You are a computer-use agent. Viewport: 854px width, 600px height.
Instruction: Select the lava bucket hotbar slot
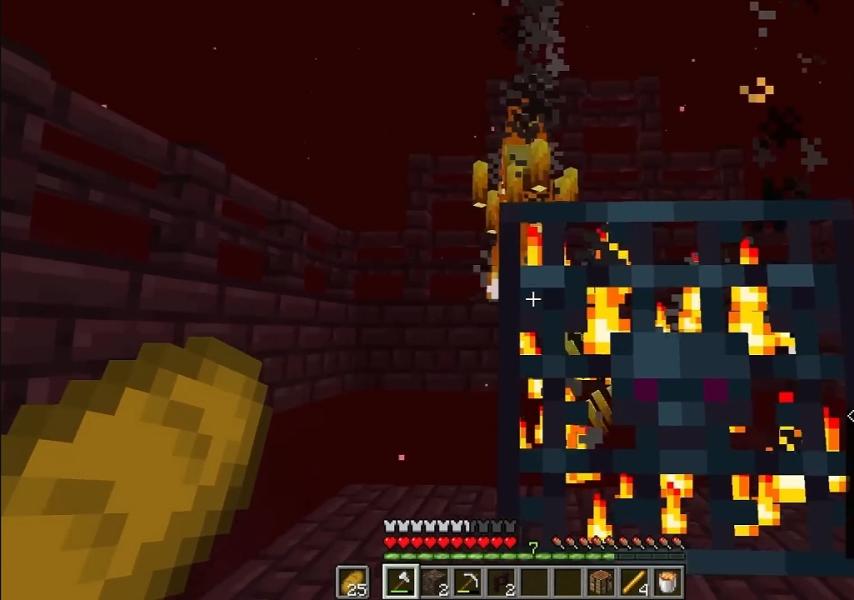click(665, 580)
